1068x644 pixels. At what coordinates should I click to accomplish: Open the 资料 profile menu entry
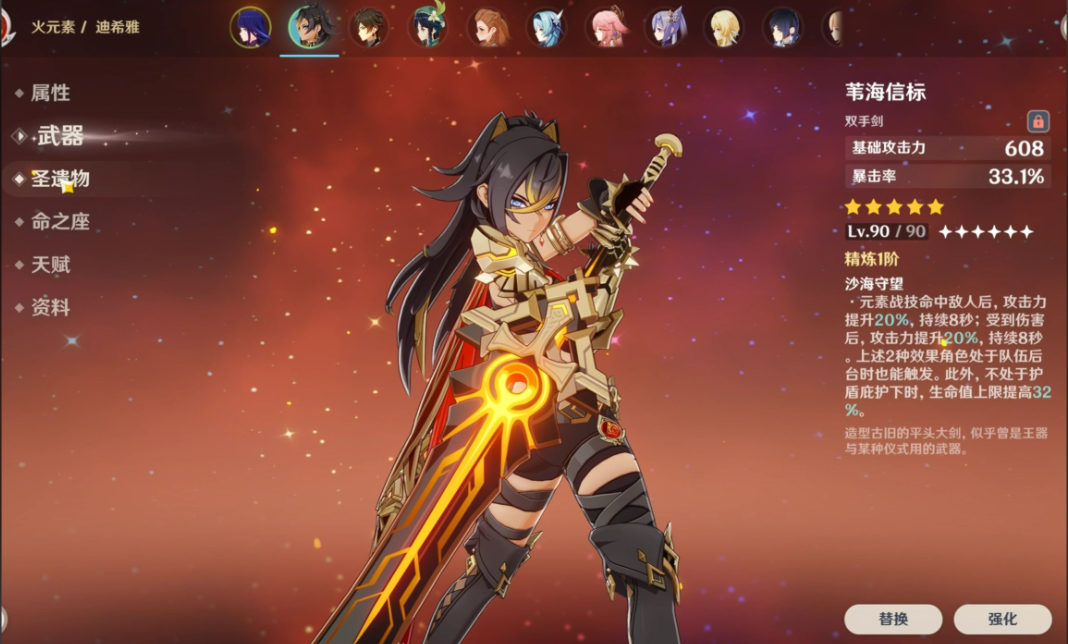pos(50,308)
